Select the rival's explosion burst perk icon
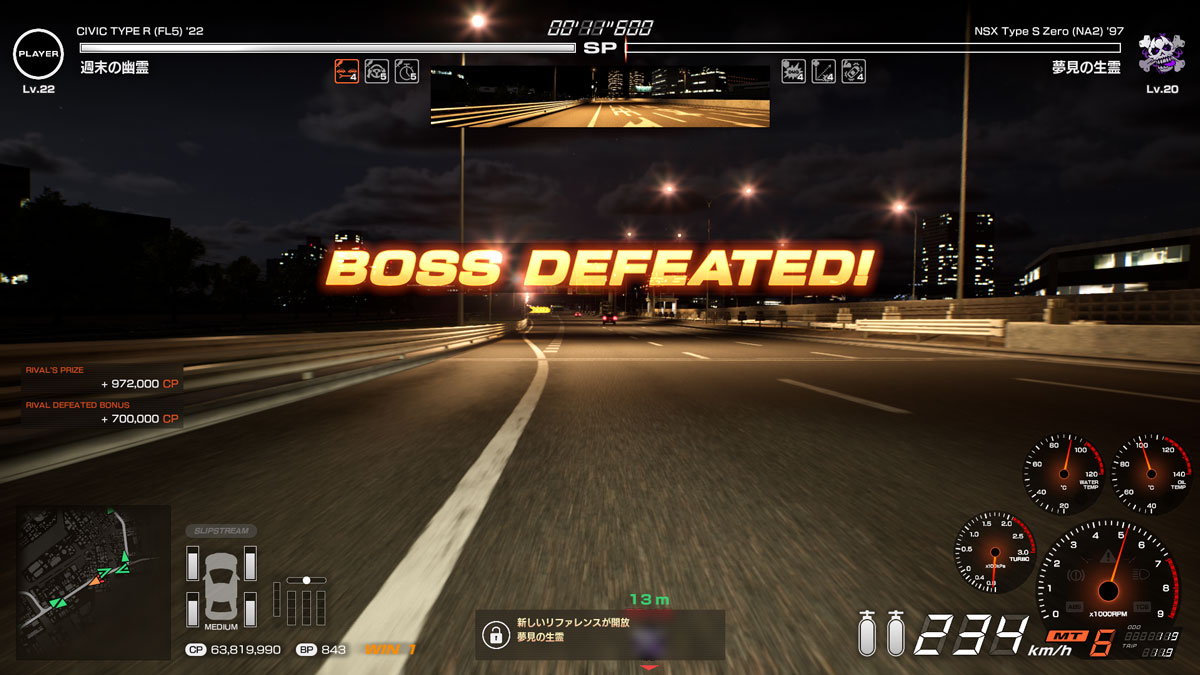This screenshot has width=1200, height=675. pyautogui.click(x=794, y=72)
